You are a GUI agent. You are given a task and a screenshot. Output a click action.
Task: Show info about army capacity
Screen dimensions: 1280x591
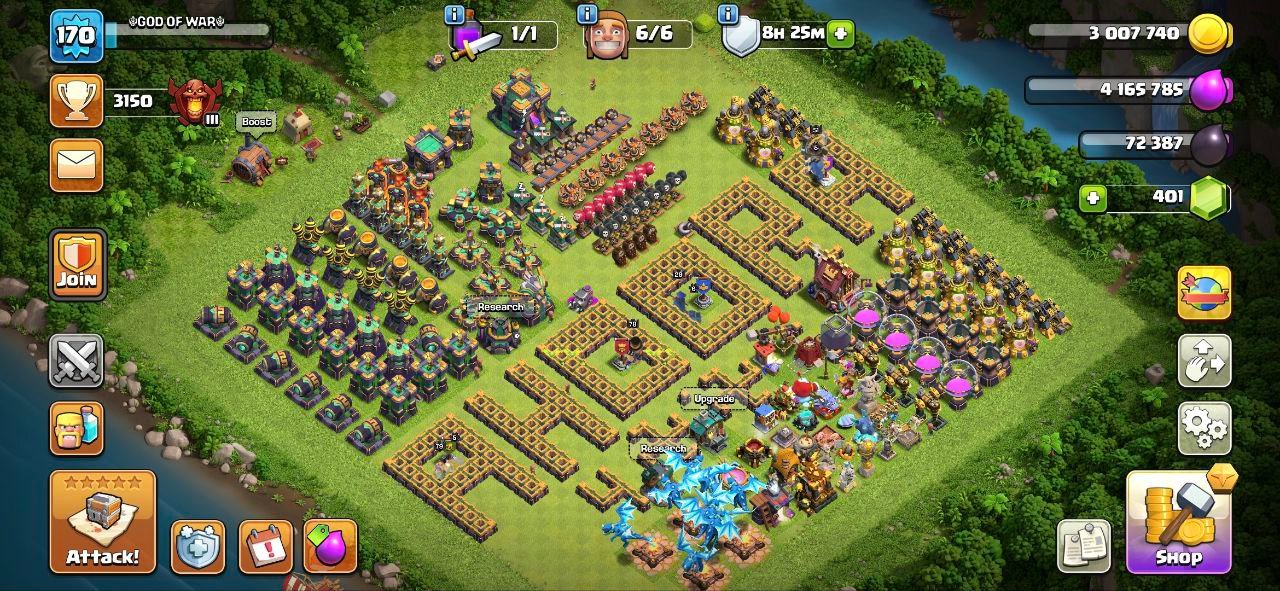455,14
